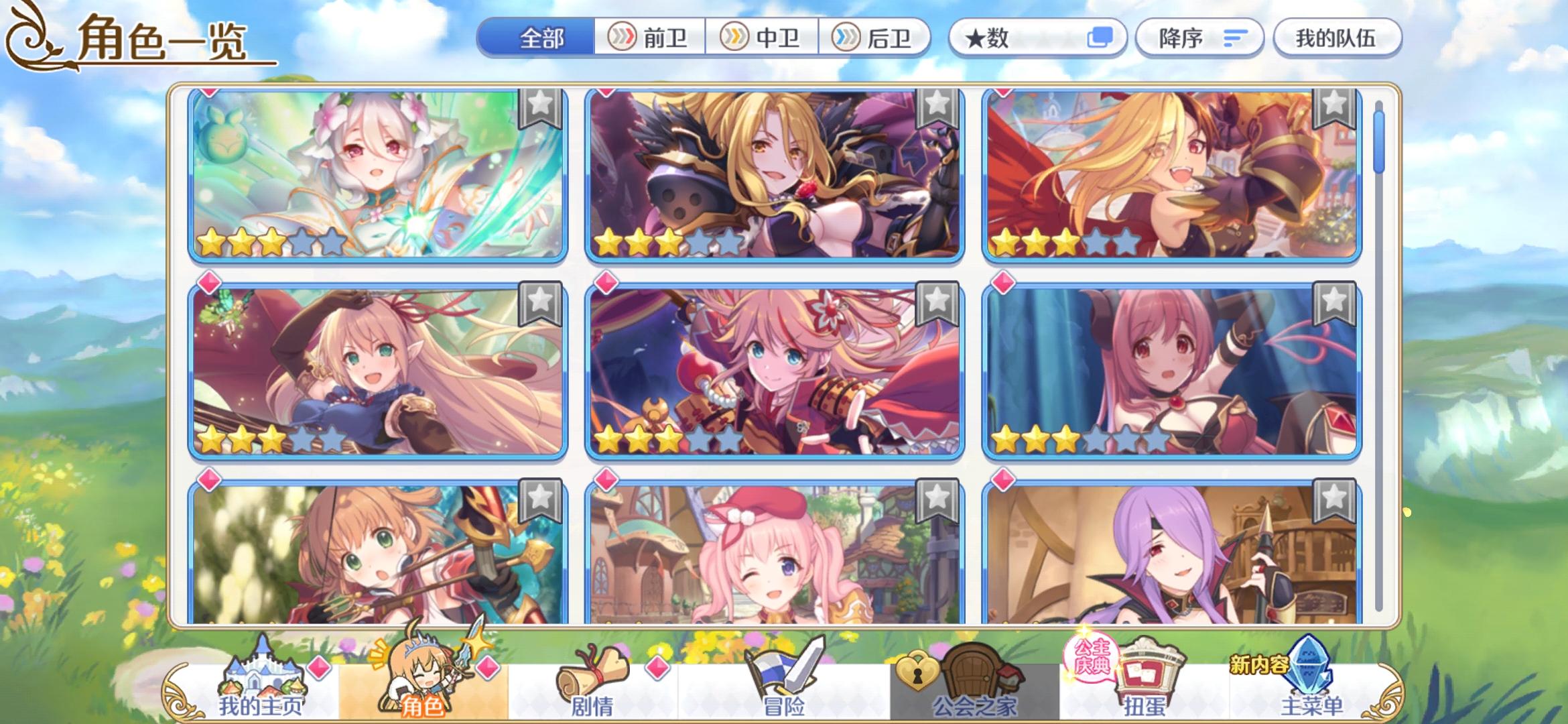
Task: Switch to the 后卫 rearguard tab
Action: [x=878, y=38]
